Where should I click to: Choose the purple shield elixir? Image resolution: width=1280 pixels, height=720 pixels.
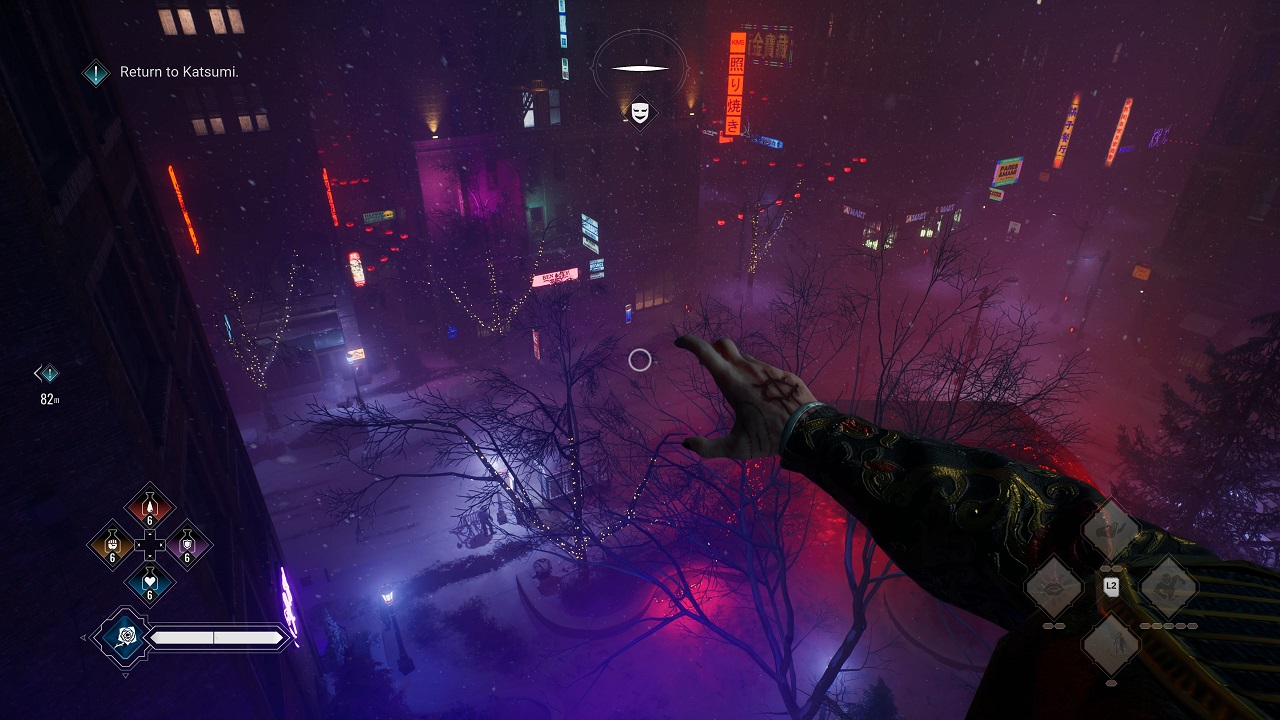[186, 545]
